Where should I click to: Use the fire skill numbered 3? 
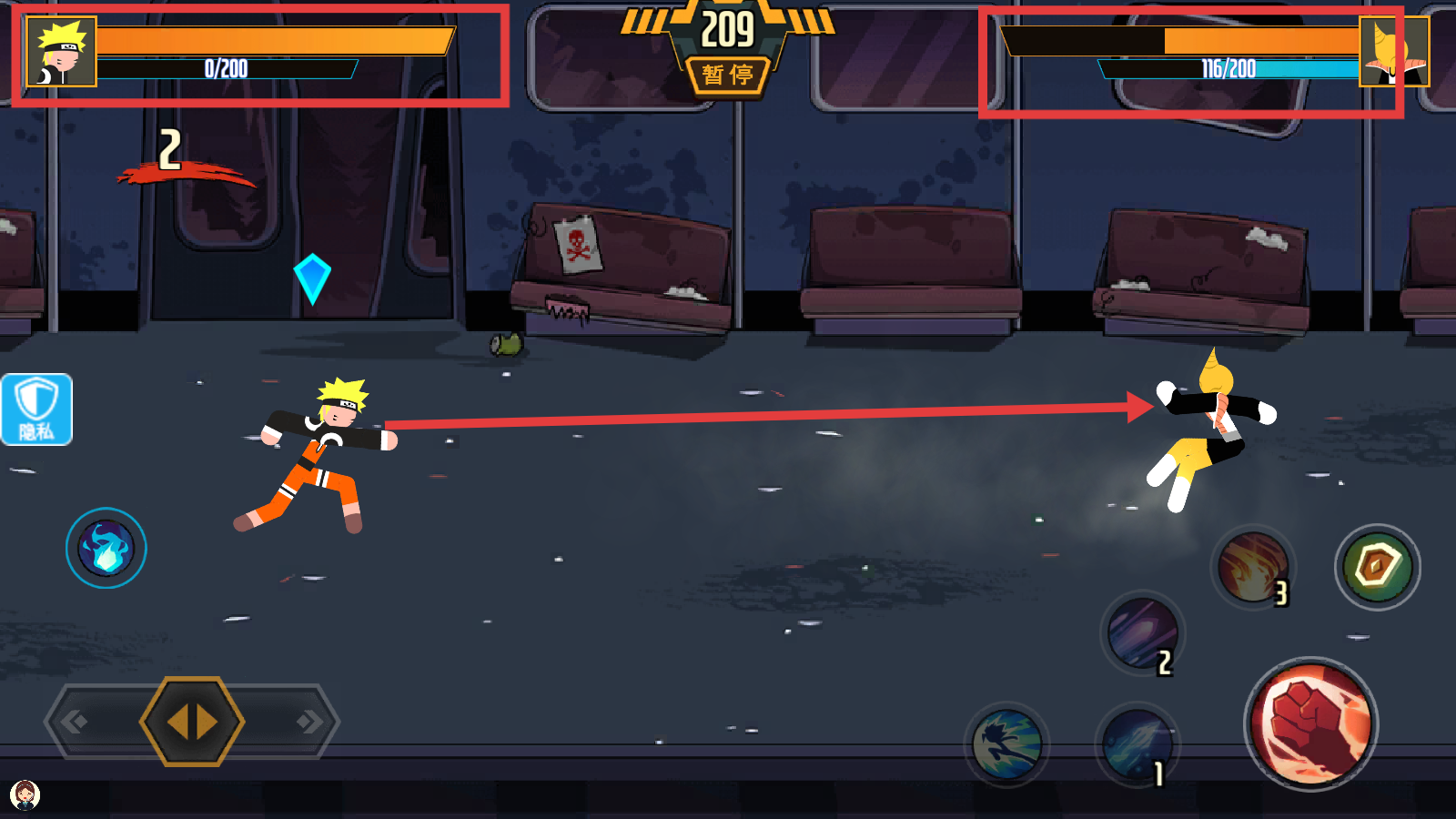(1253, 568)
